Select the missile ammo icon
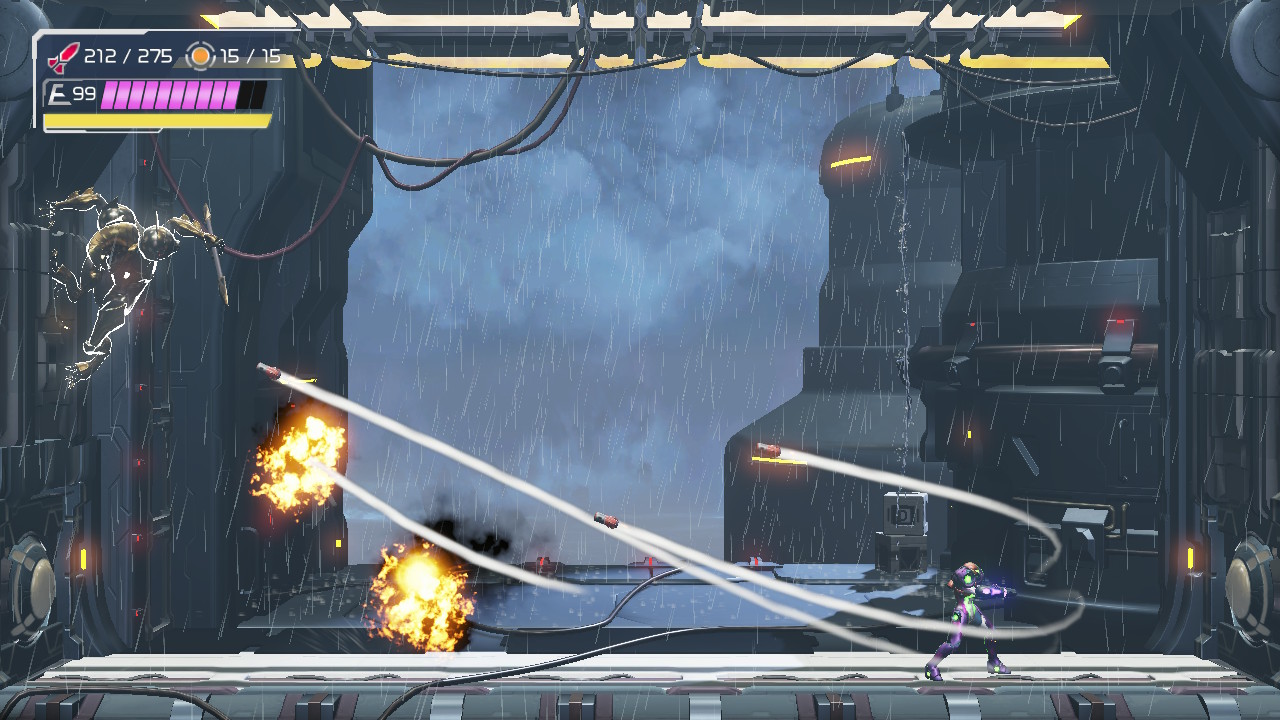 (x=64, y=57)
